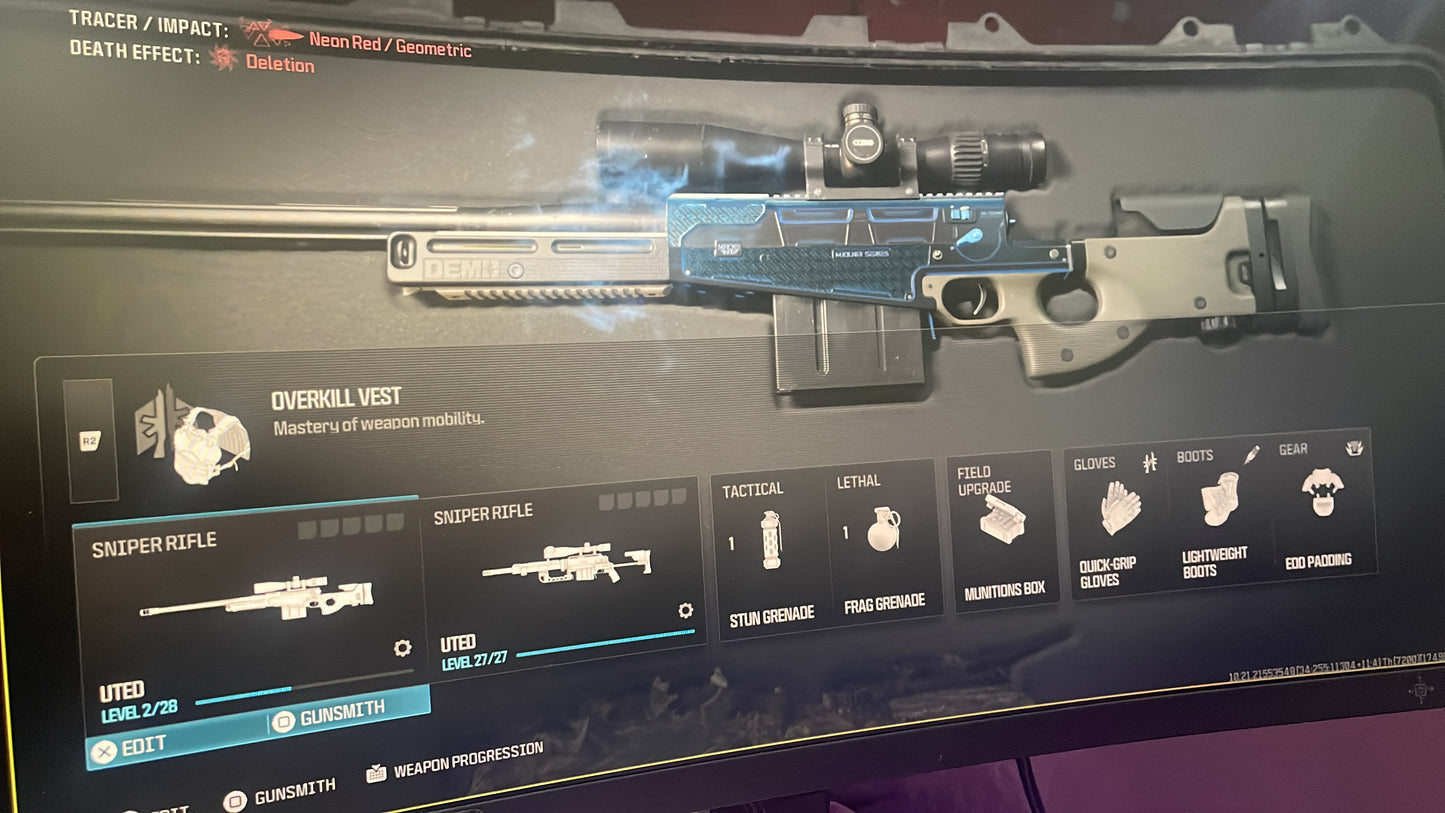Expand the Boots category header
This screenshot has height=813, width=1445.
1196,456
